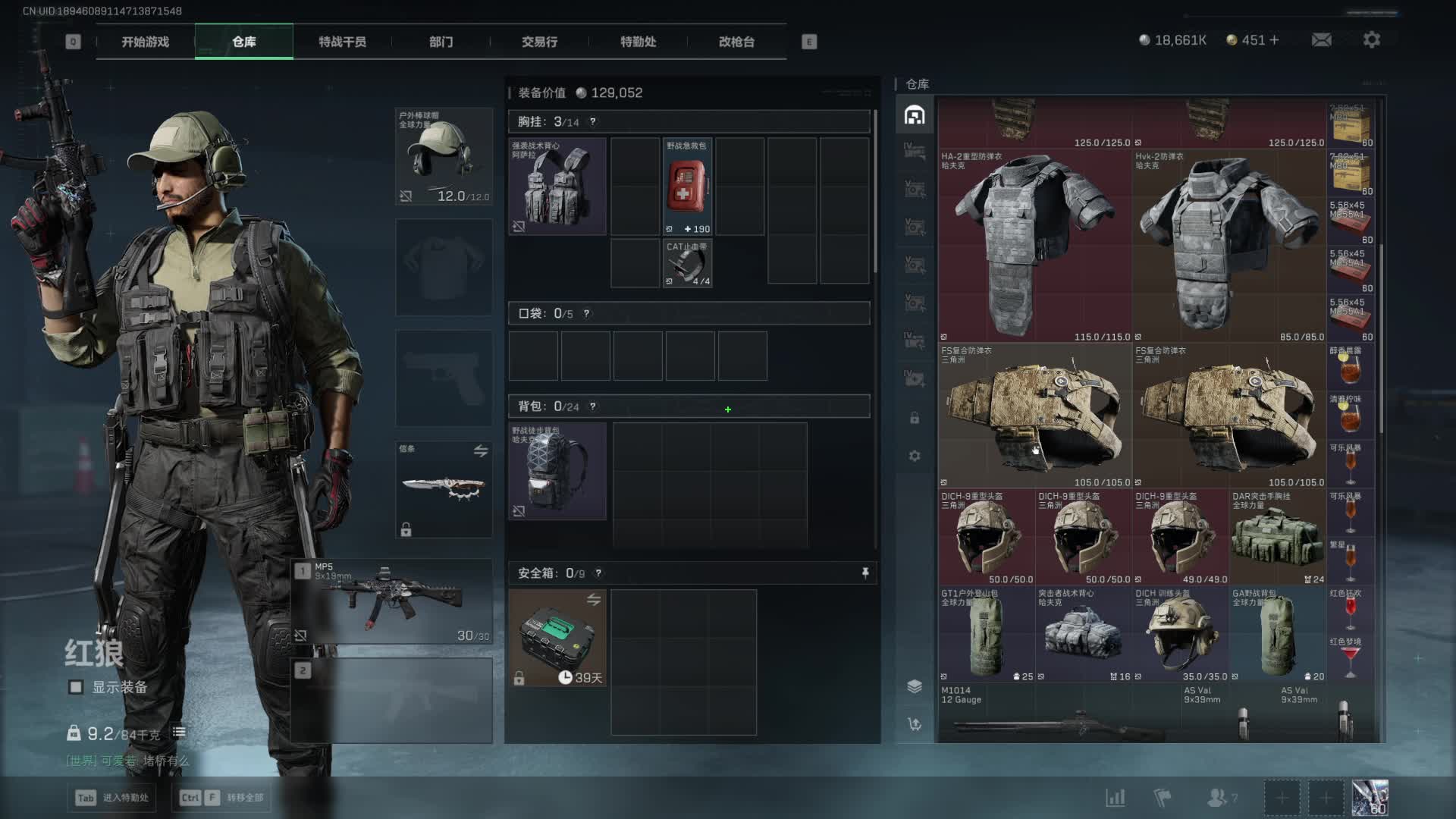
Task: Toggle the 显示装备 checkbox
Action: click(76, 687)
